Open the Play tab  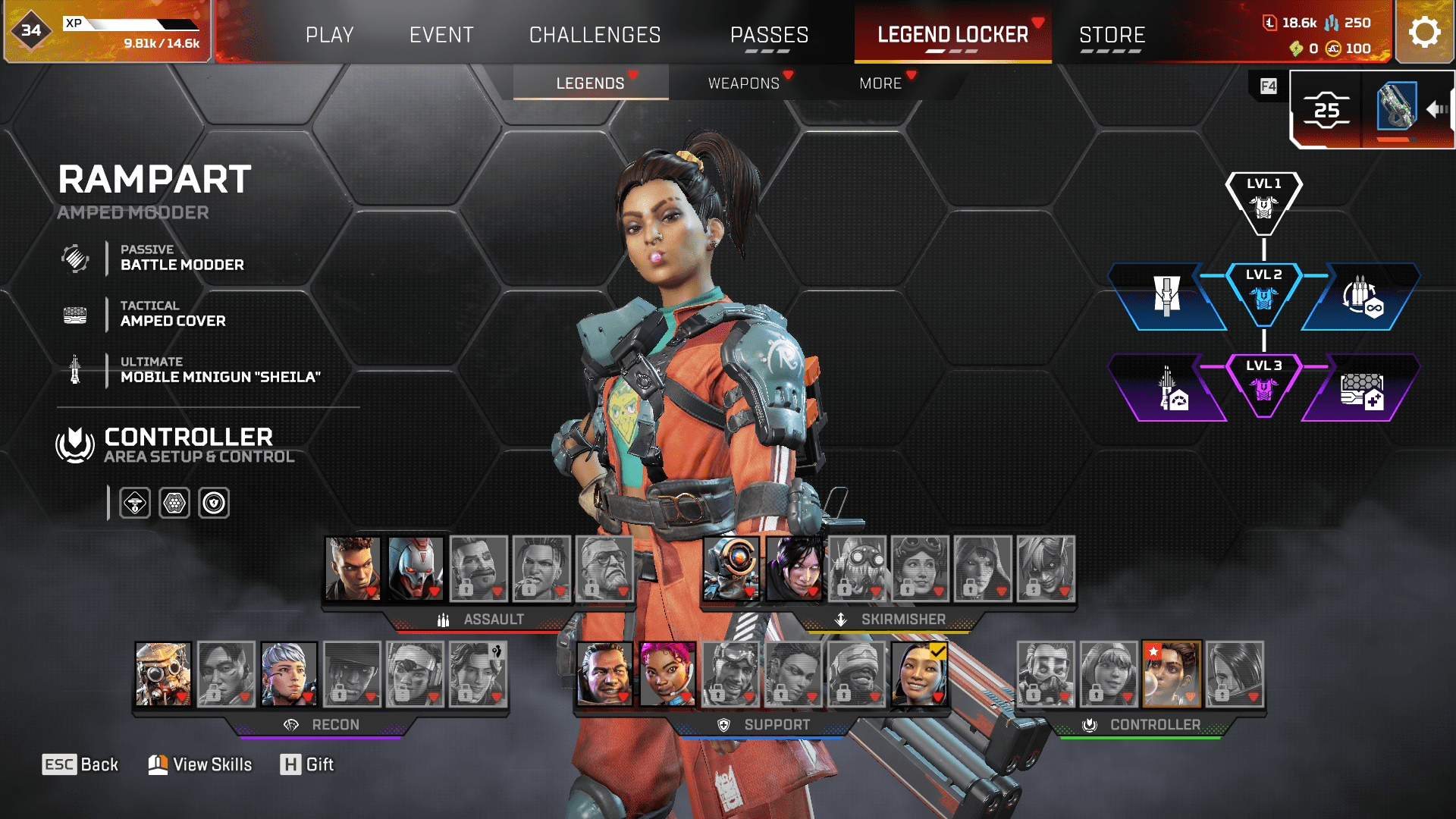tap(329, 35)
